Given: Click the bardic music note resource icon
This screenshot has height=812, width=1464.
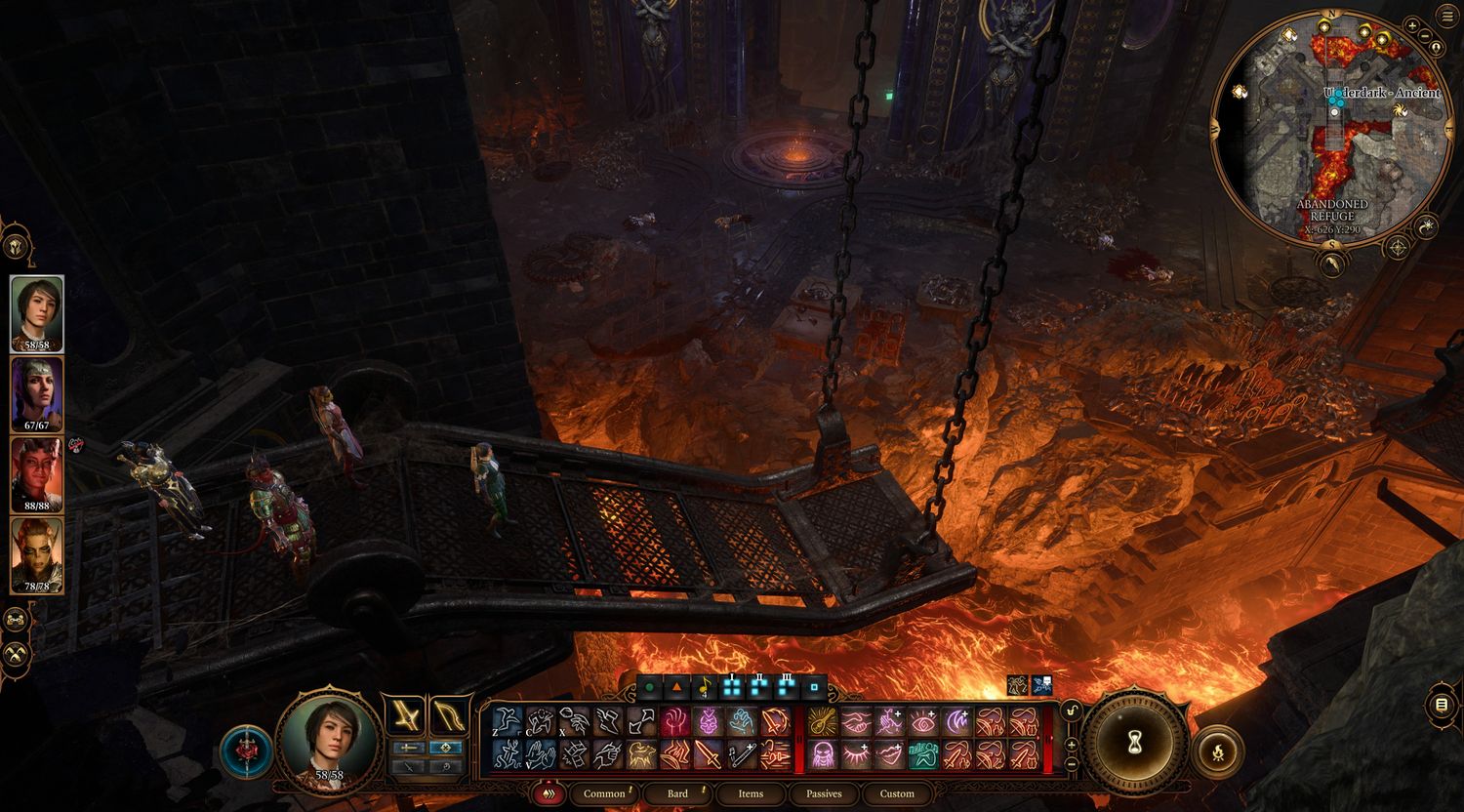Looking at the screenshot, I should click(703, 688).
